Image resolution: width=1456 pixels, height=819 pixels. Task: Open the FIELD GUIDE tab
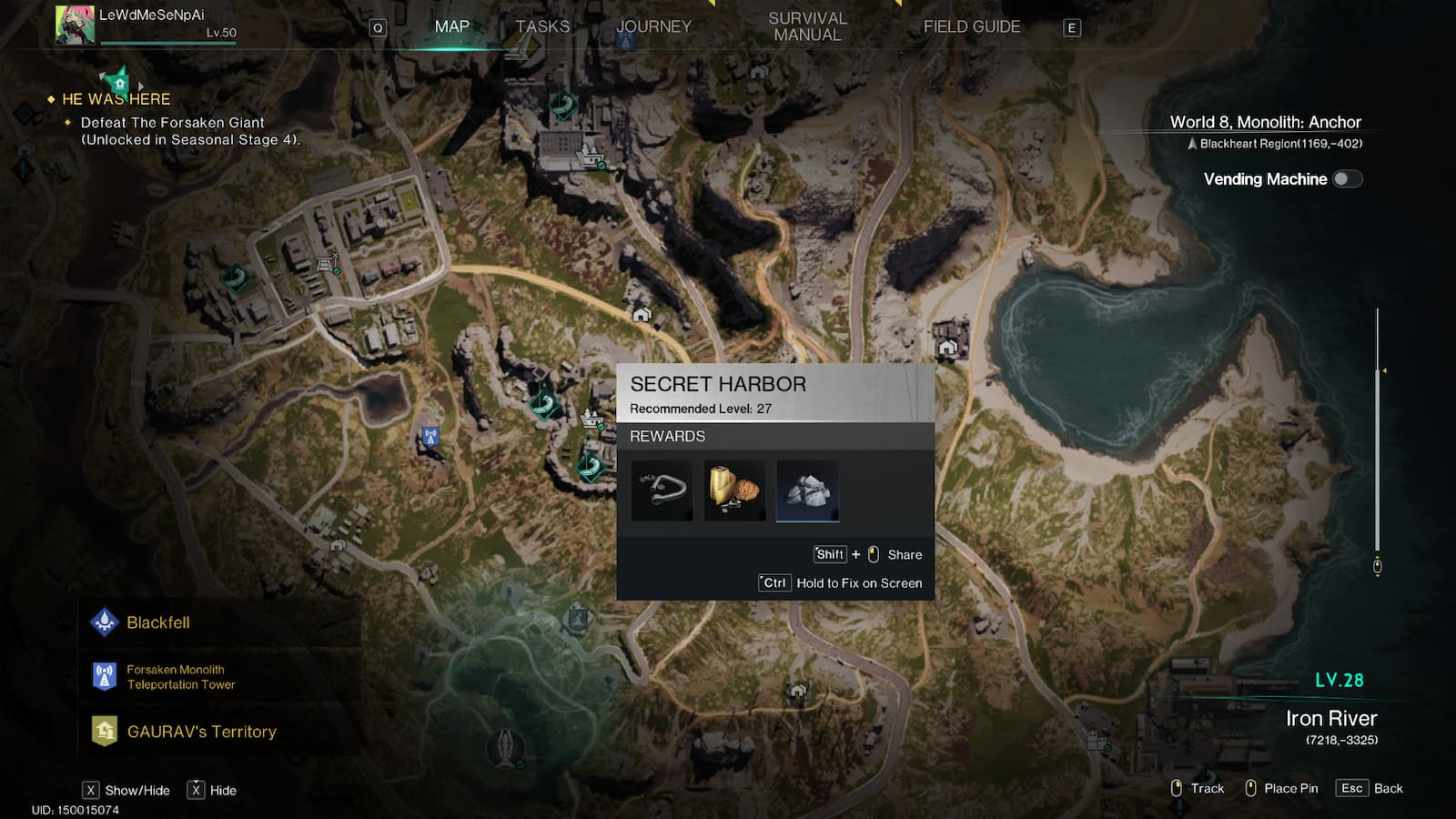[x=971, y=26]
